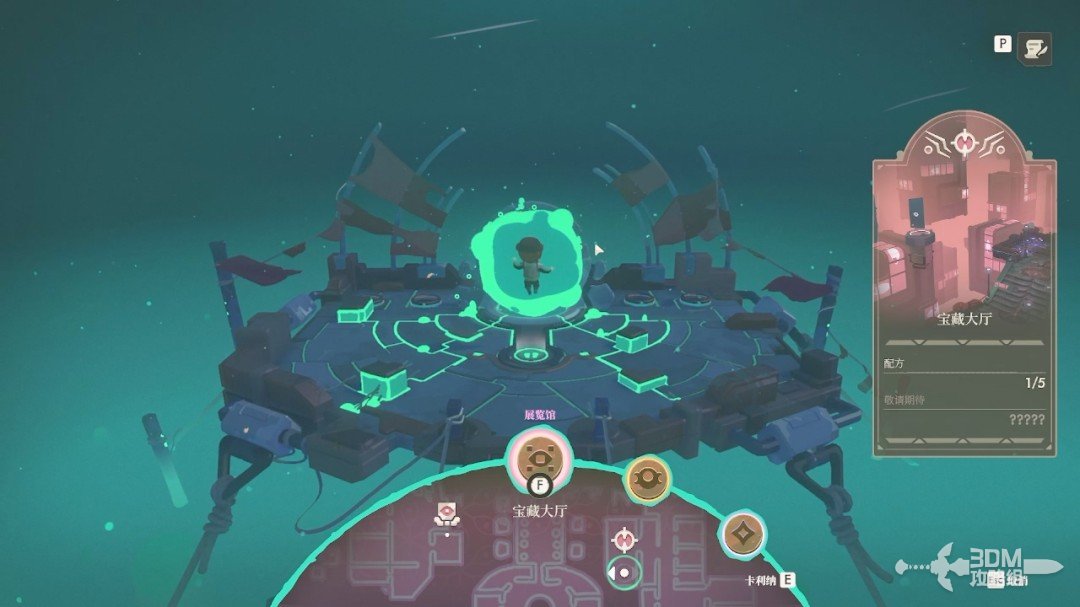Image resolution: width=1080 pixels, height=607 pixels.
Task: Click the white-dot player position marker
Action: (625, 572)
